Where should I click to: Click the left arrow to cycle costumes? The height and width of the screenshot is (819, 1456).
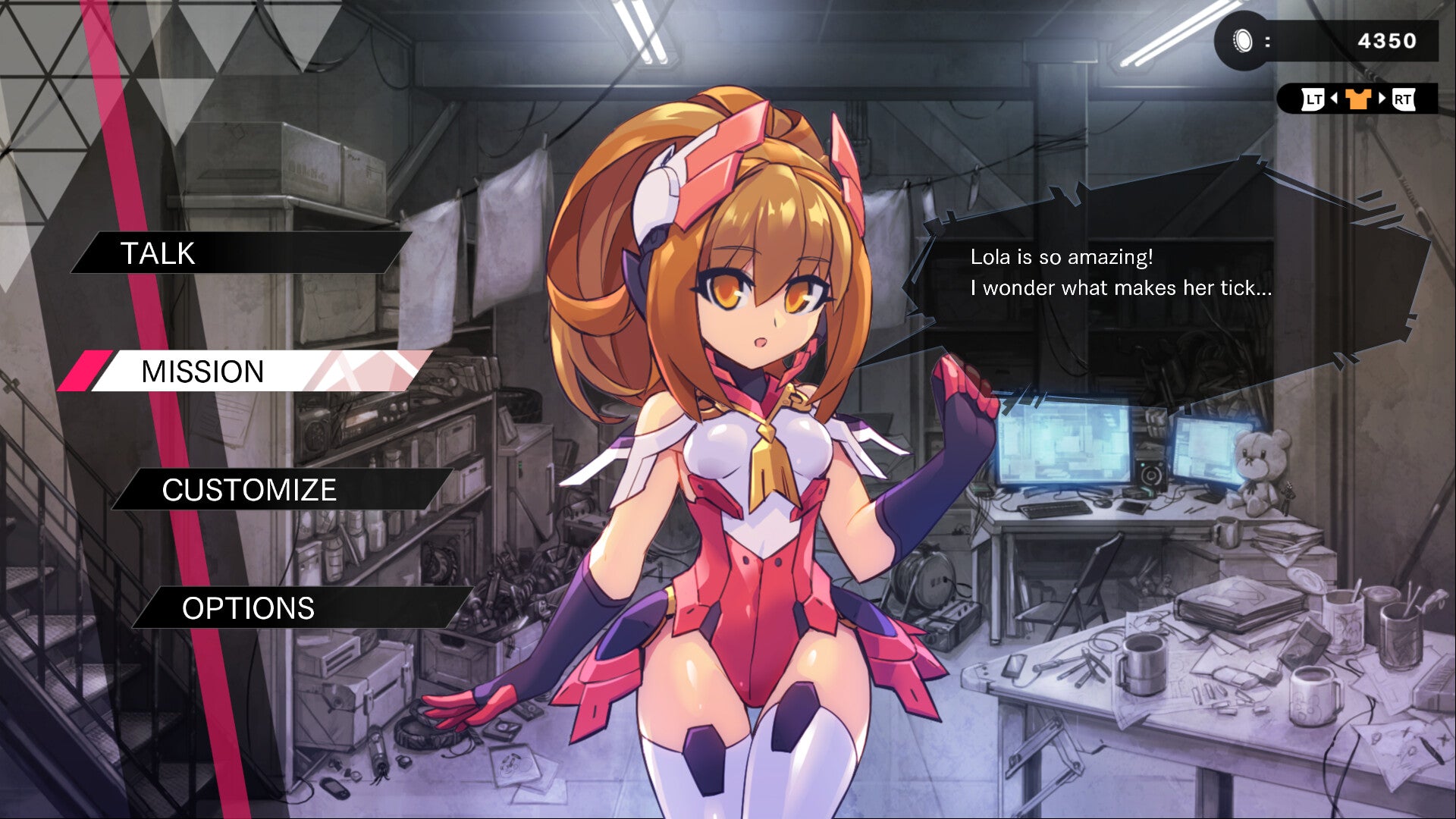click(x=1334, y=99)
